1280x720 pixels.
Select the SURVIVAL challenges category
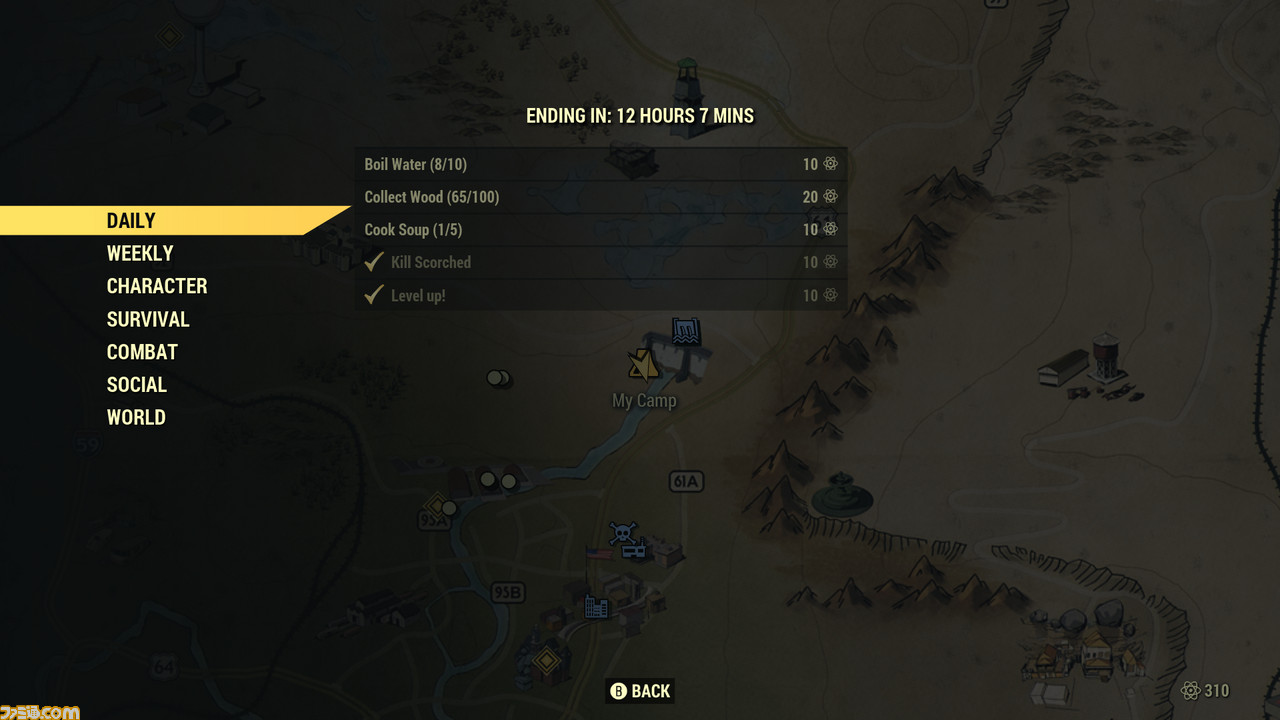(148, 319)
